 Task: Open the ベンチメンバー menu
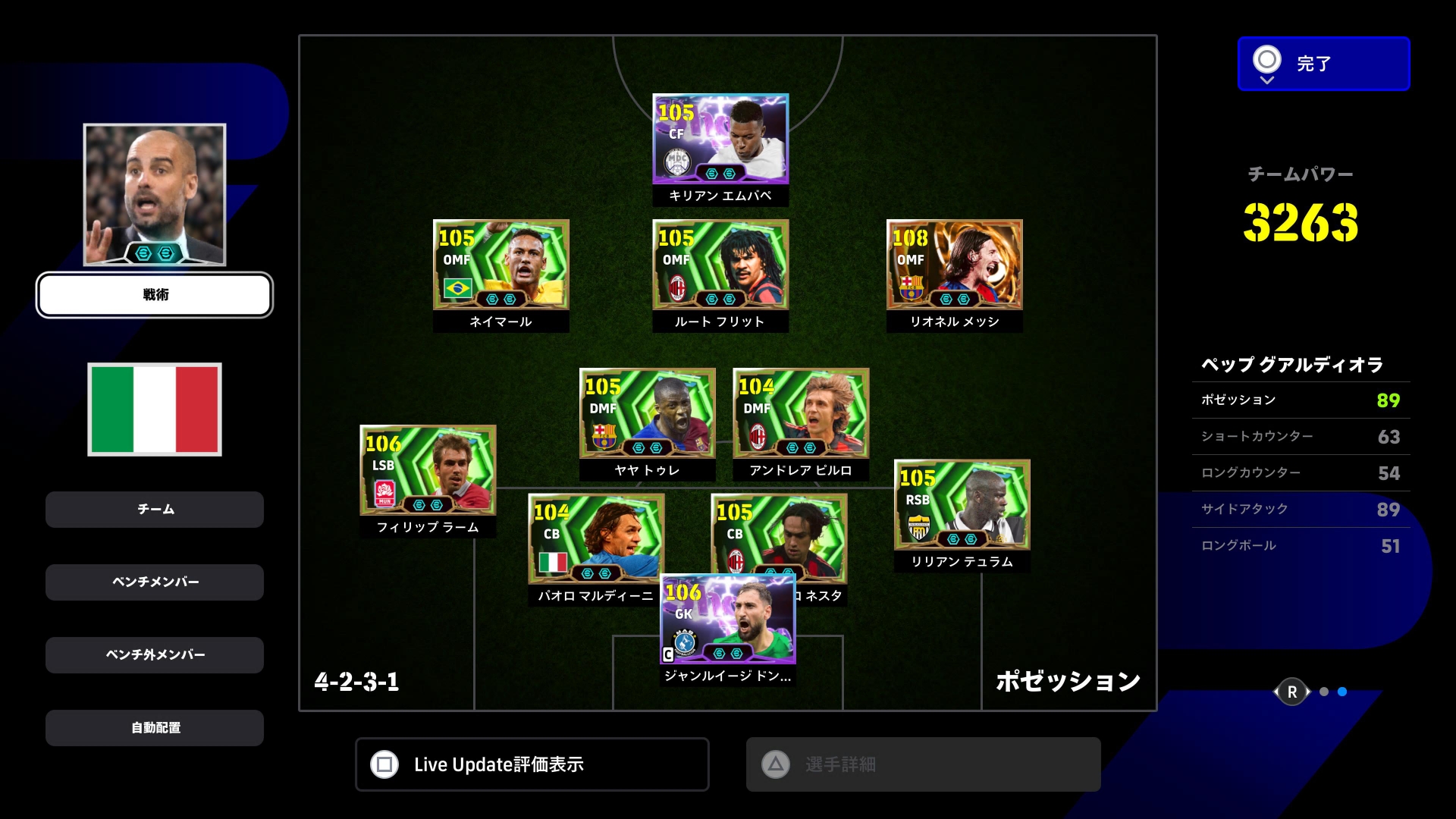155,582
